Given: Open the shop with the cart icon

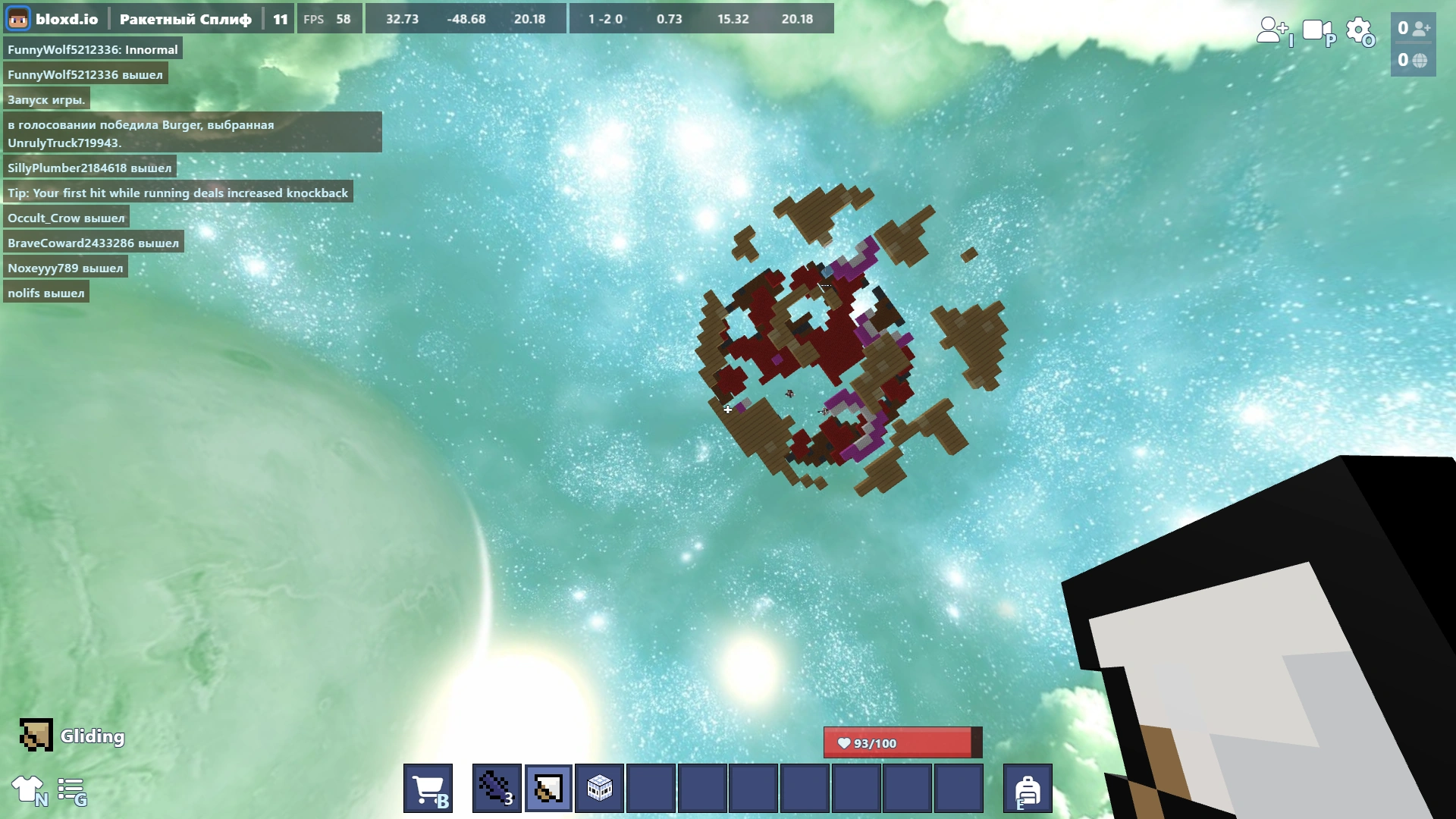Looking at the screenshot, I should [428, 788].
